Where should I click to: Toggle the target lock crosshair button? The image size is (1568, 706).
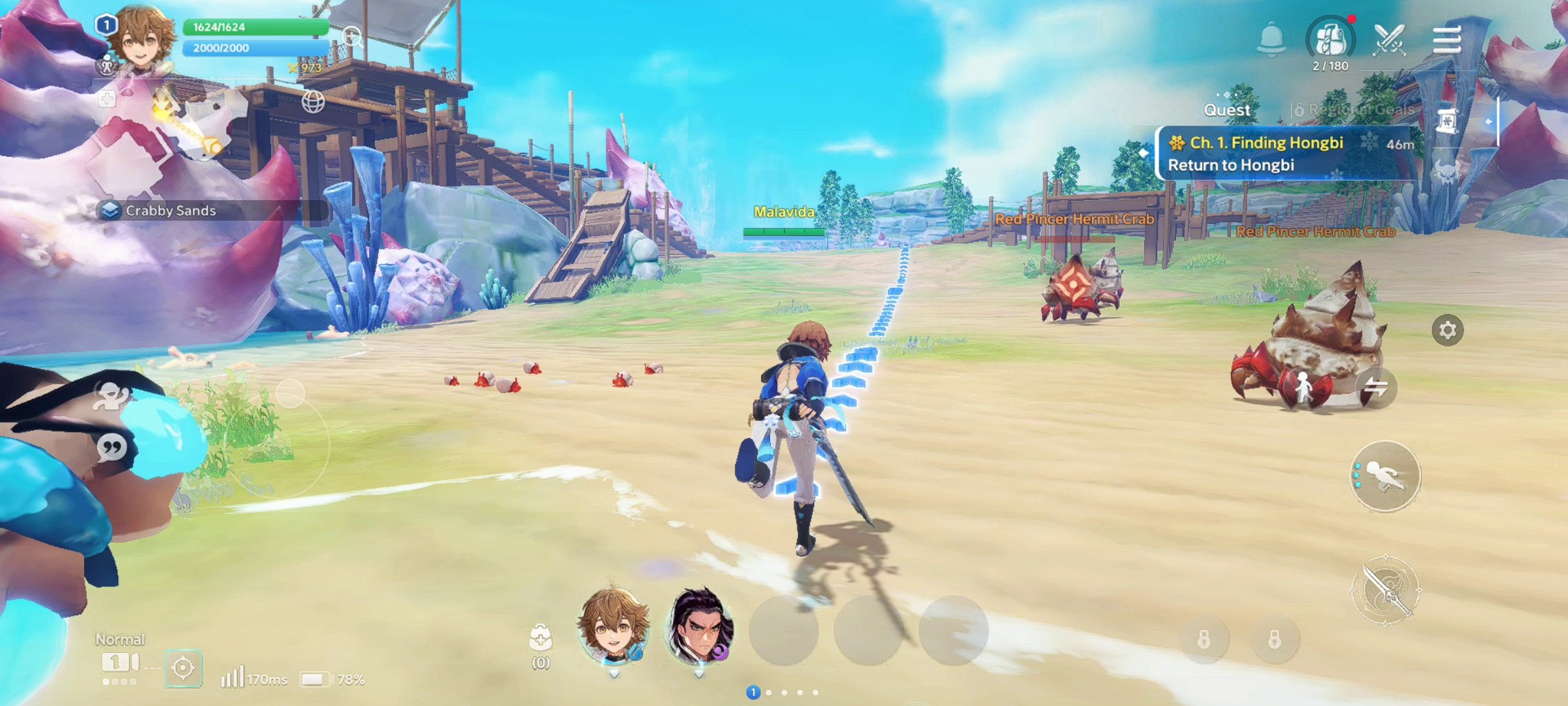coord(183,668)
